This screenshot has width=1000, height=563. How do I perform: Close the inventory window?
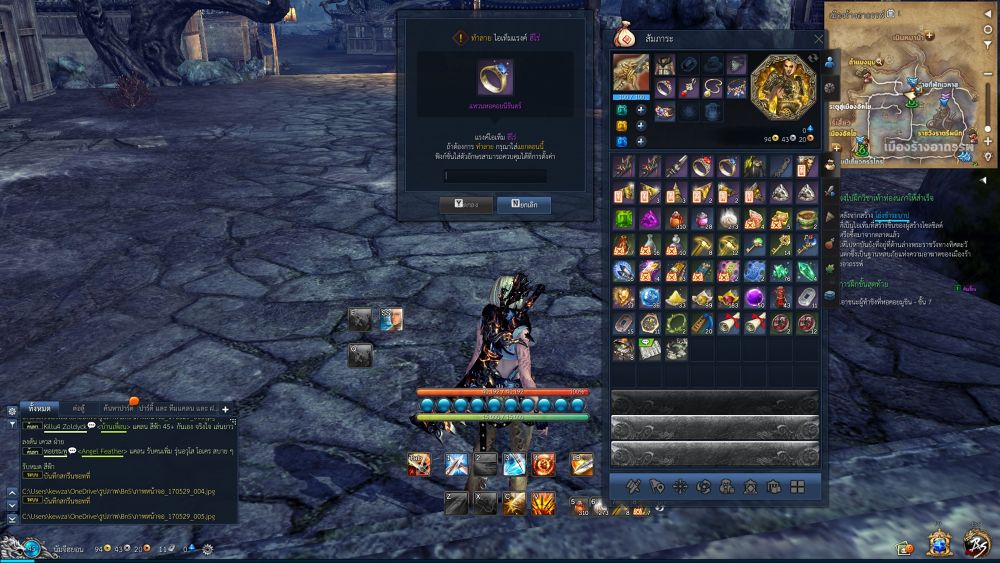(819, 39)
